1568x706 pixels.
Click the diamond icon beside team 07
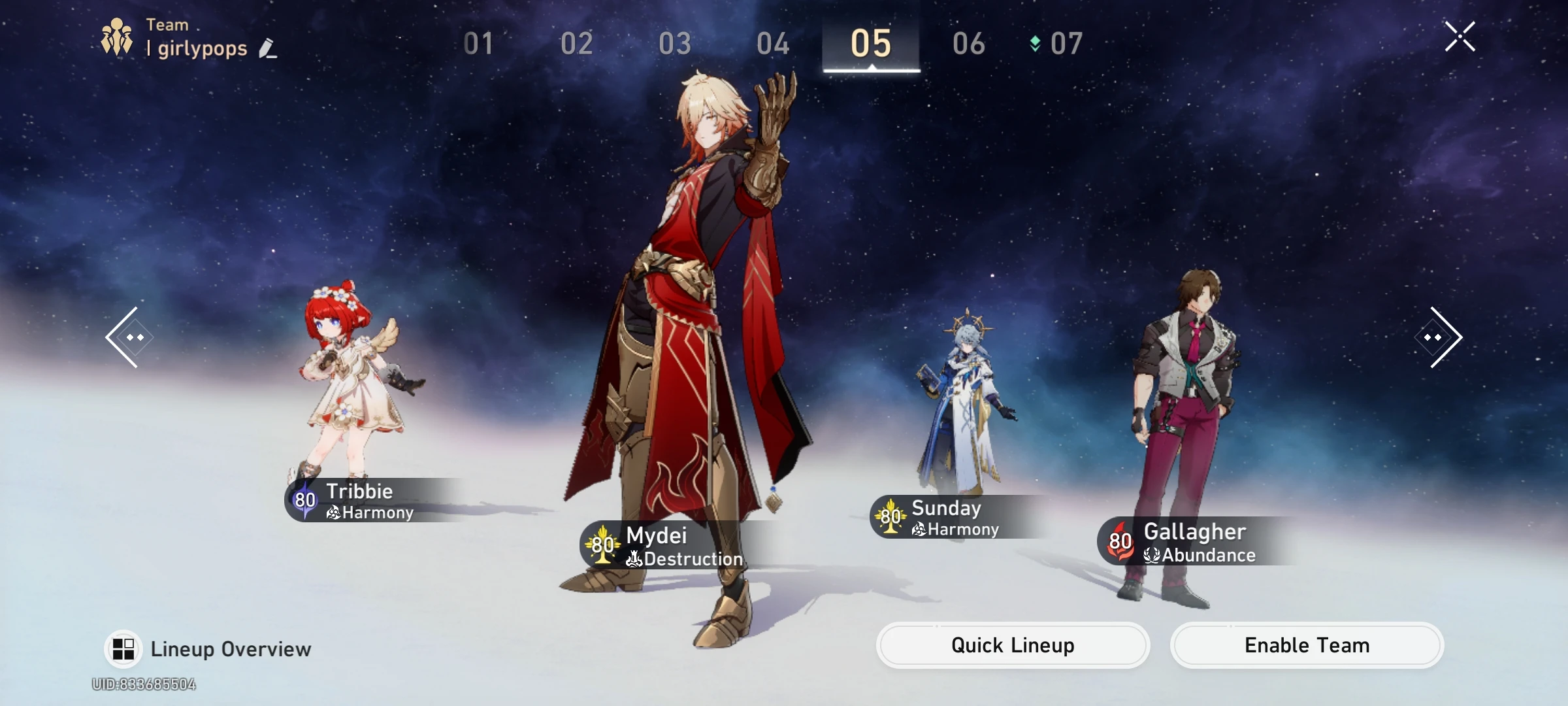[x=1036, y=44]
